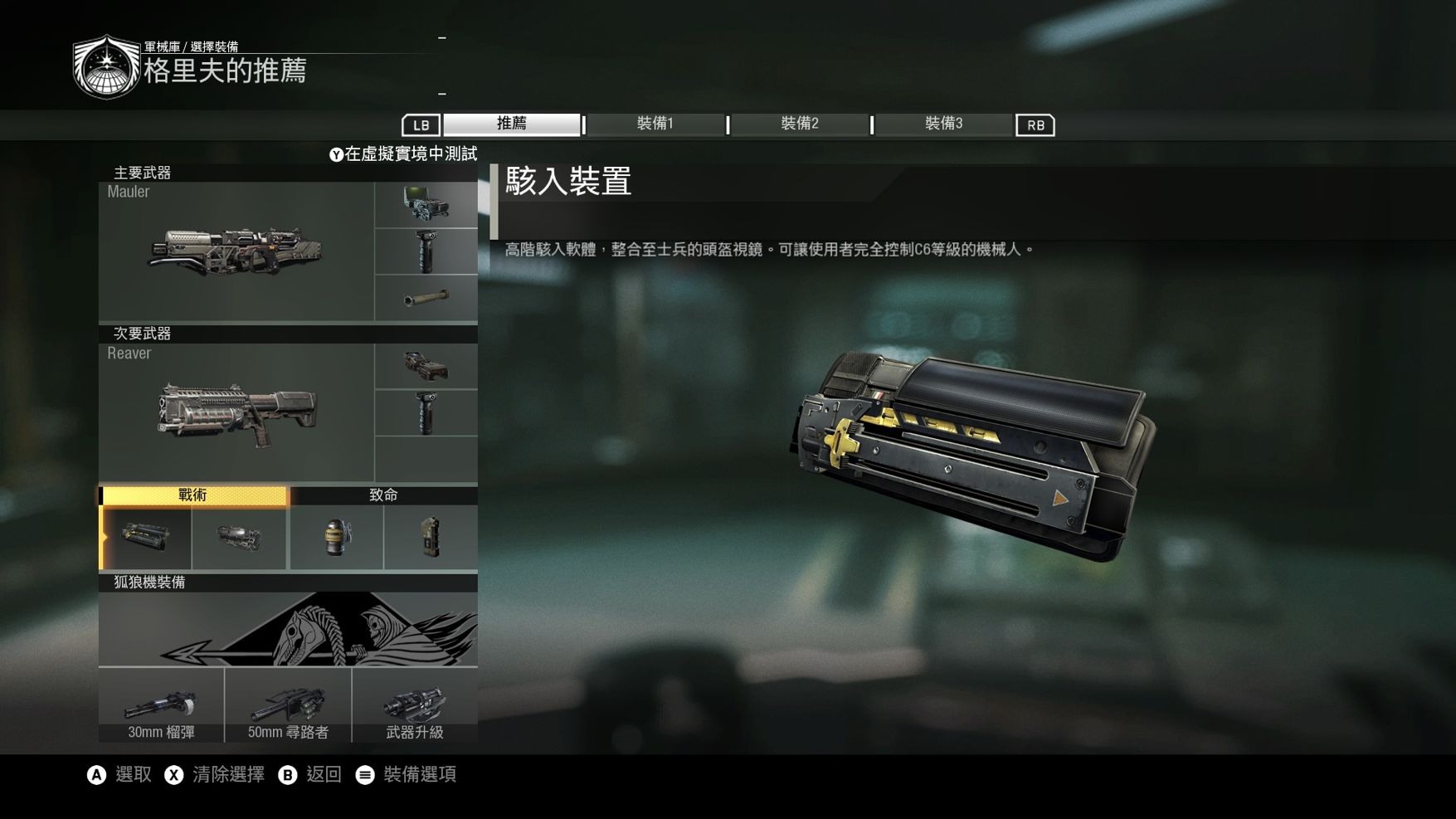Select the foregrip attachment for the Mauler
This screenshot has width=1456, height=819.
[x=426, y=251]
